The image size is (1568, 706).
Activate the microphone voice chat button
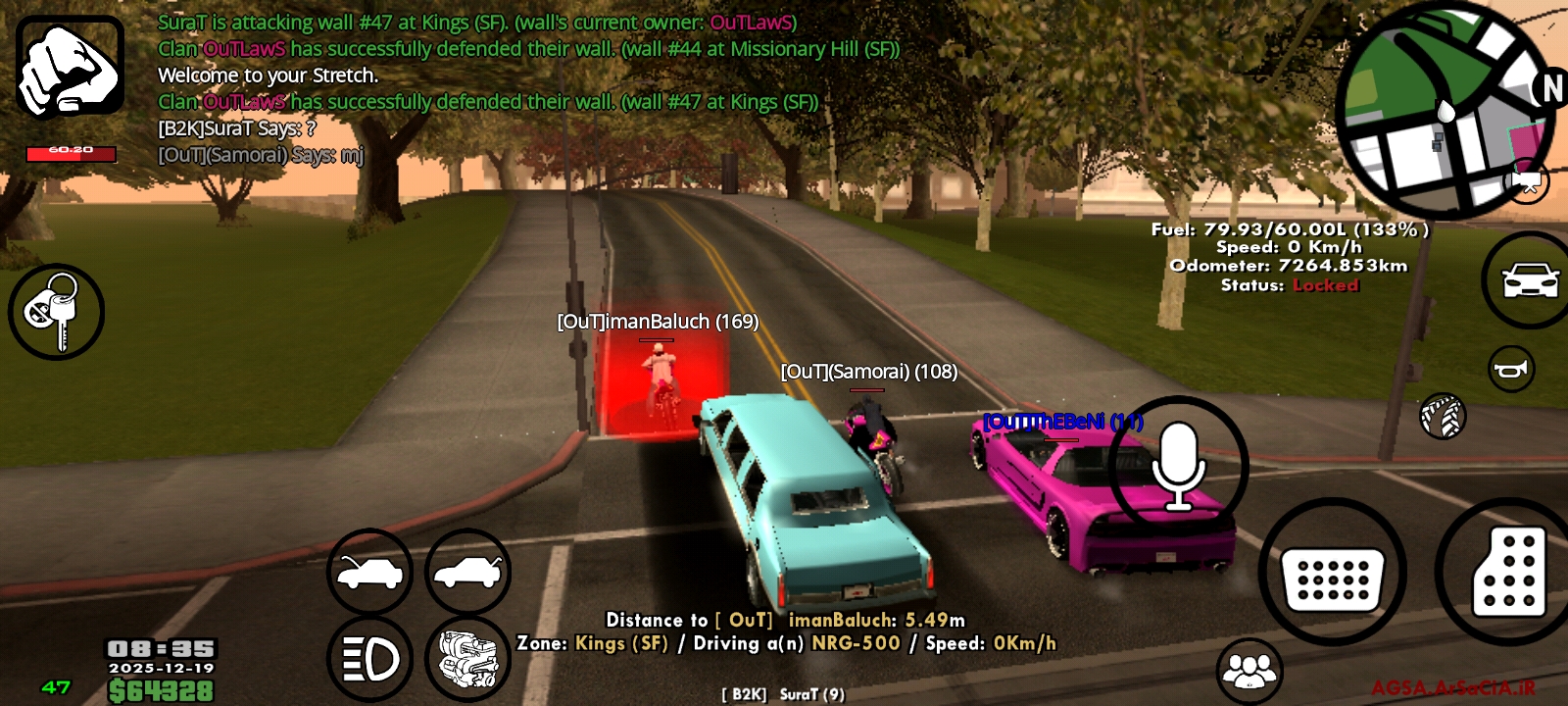(x=1178, y=467)
